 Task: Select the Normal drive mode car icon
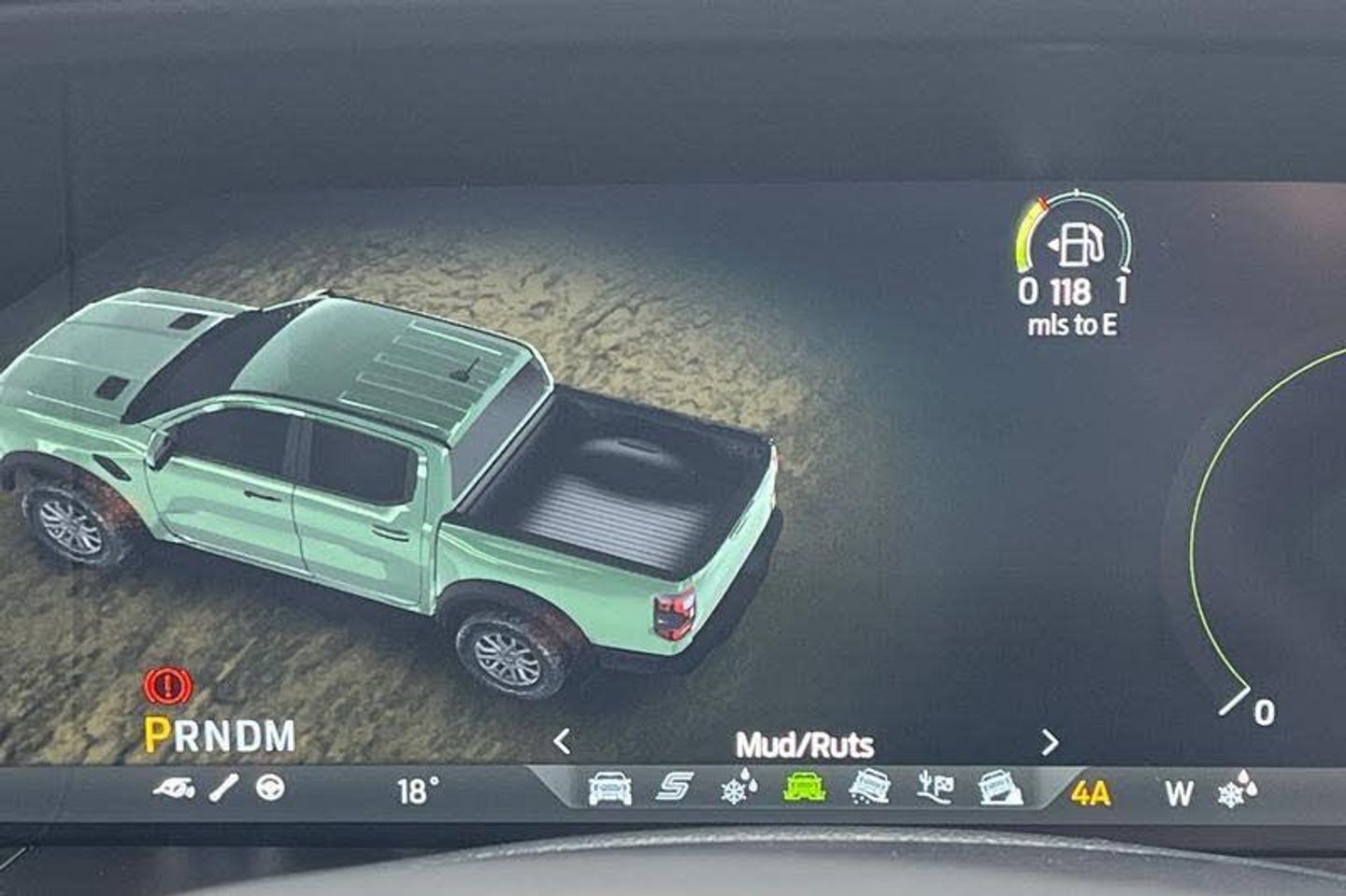pos(609,789)
